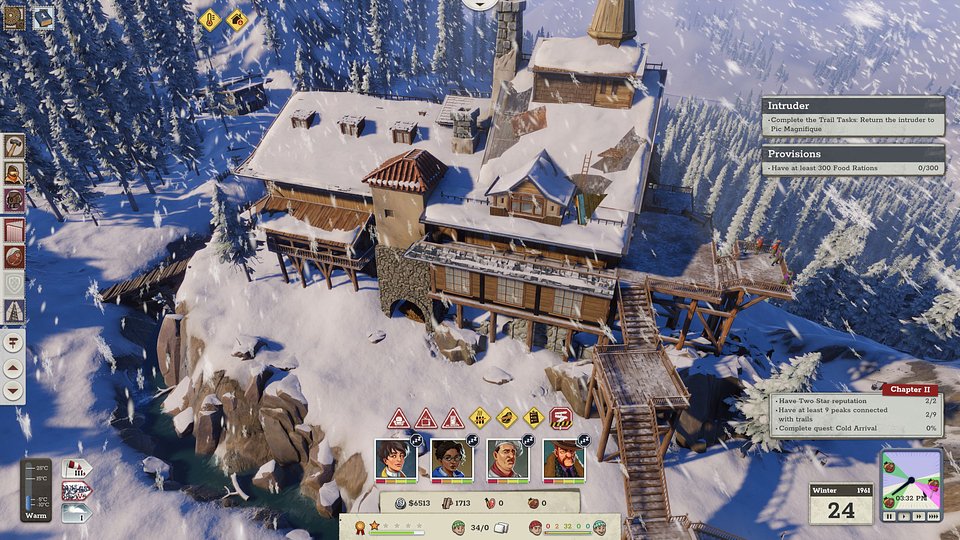The width and height of the screenshot is (960, 540).
Task: Set time to normal play speed
Action: coord(904,517)
